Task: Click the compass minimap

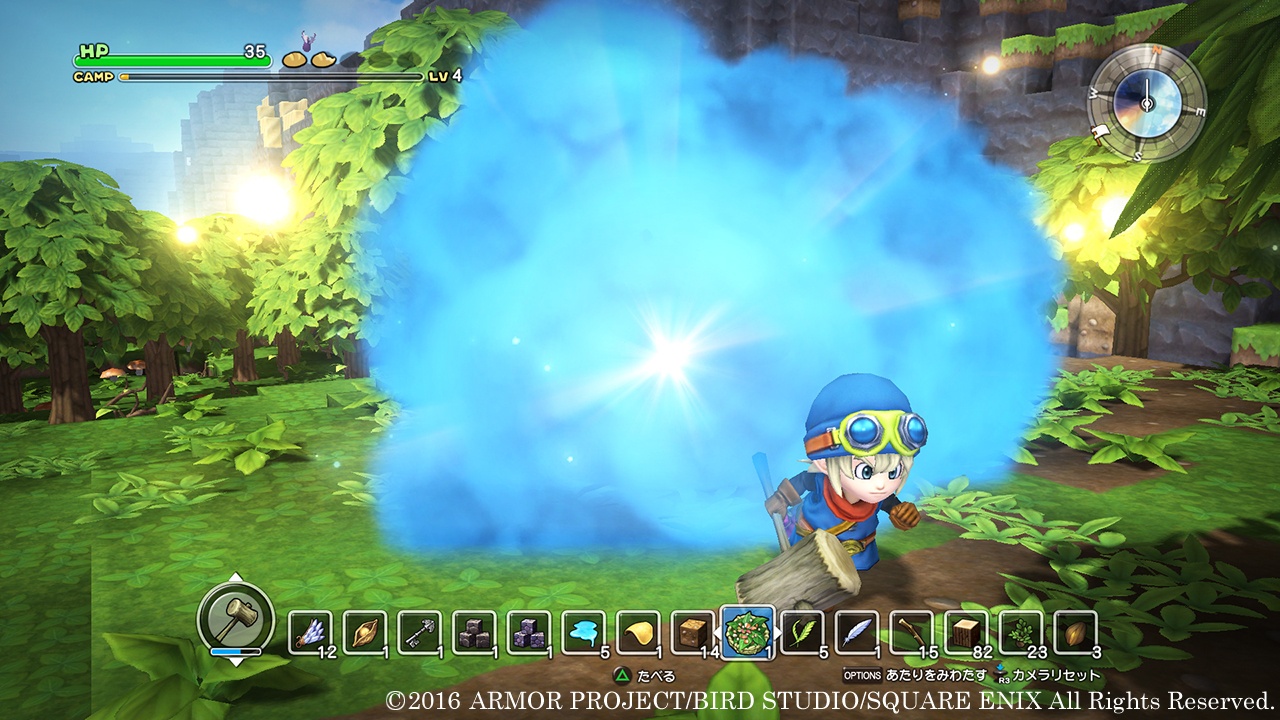Action: [1147, 103]
